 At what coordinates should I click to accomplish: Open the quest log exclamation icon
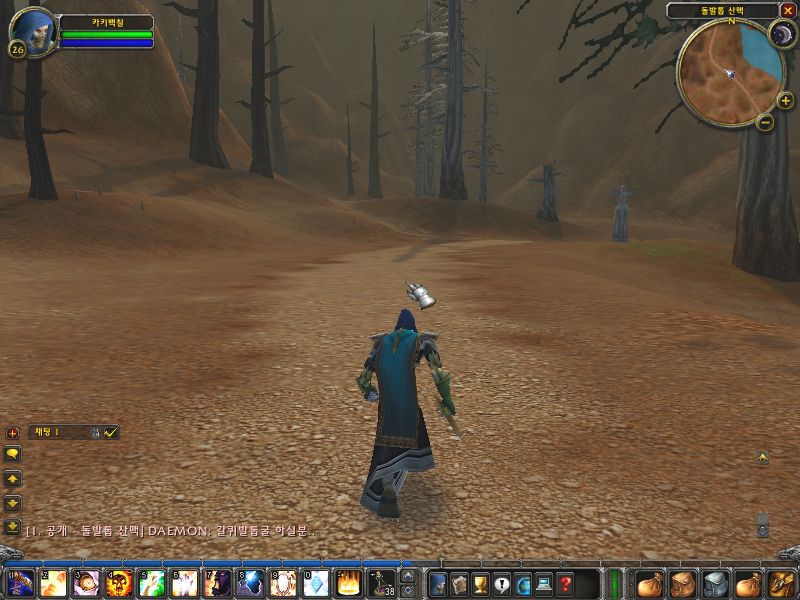point(502,584)
